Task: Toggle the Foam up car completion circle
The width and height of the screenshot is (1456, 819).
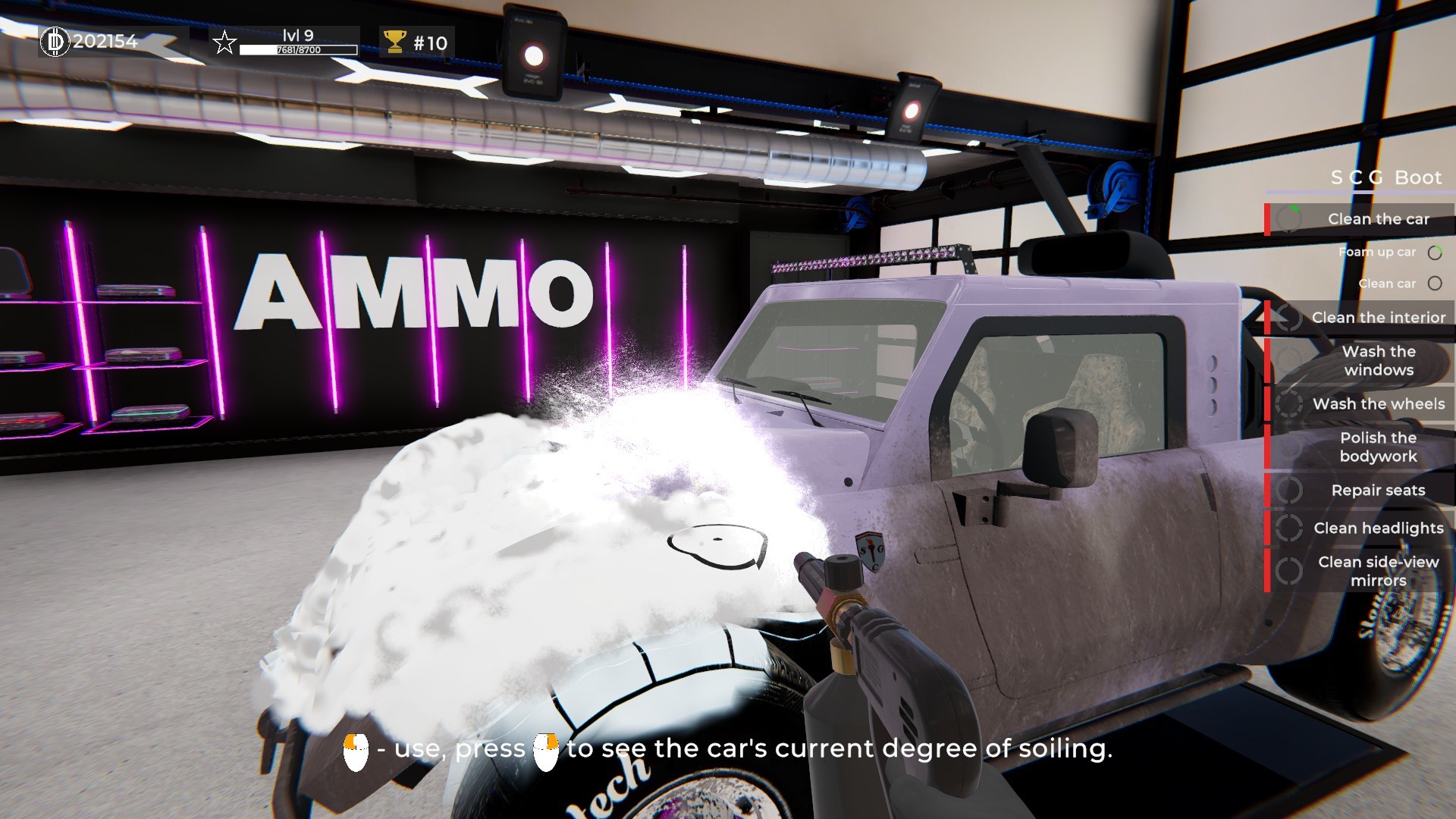Action: (x=1436, y=253)
